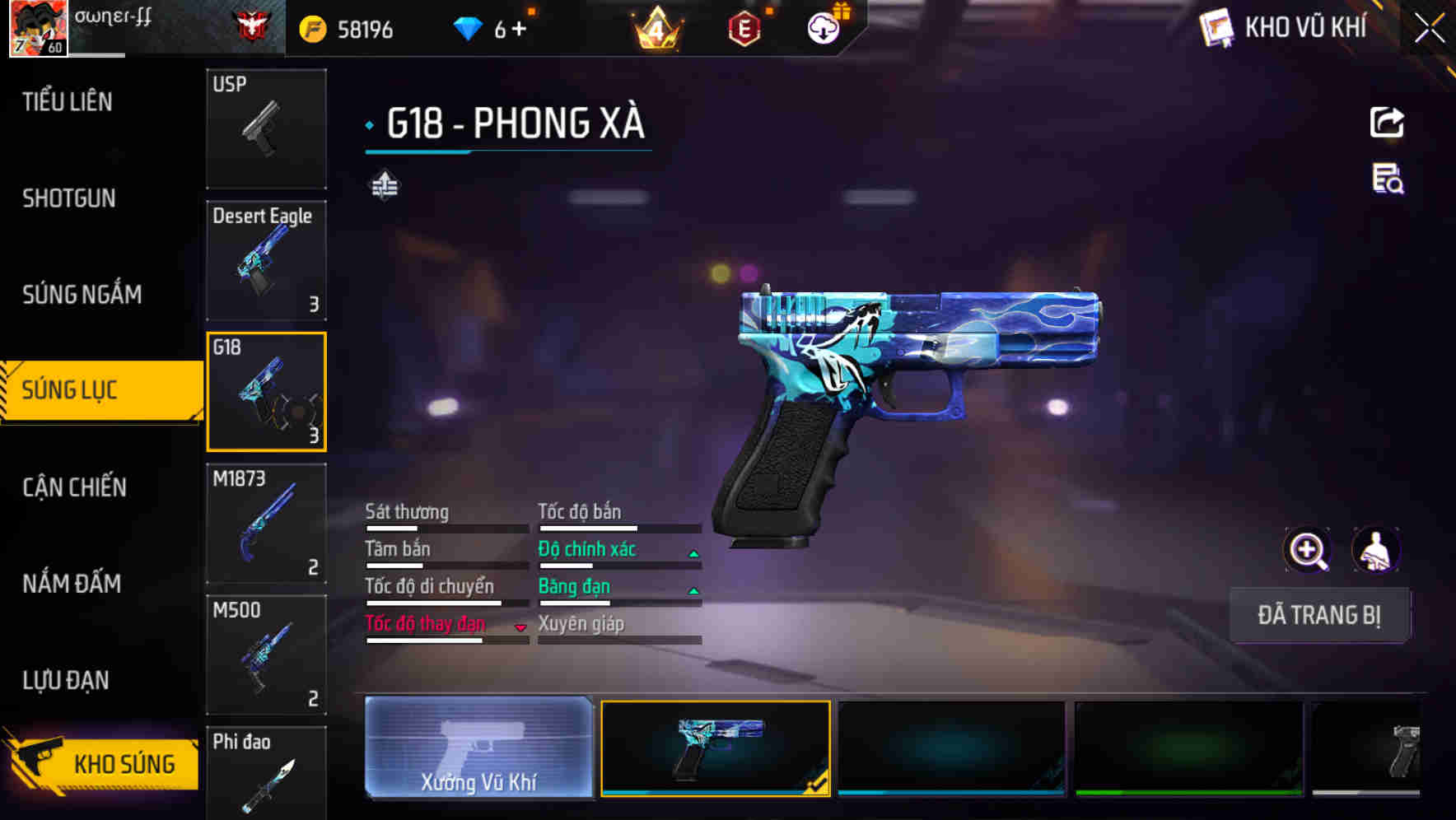Click the share icon in top right
Screen dimensions: 1456x820
click(x=1388, y=122)
